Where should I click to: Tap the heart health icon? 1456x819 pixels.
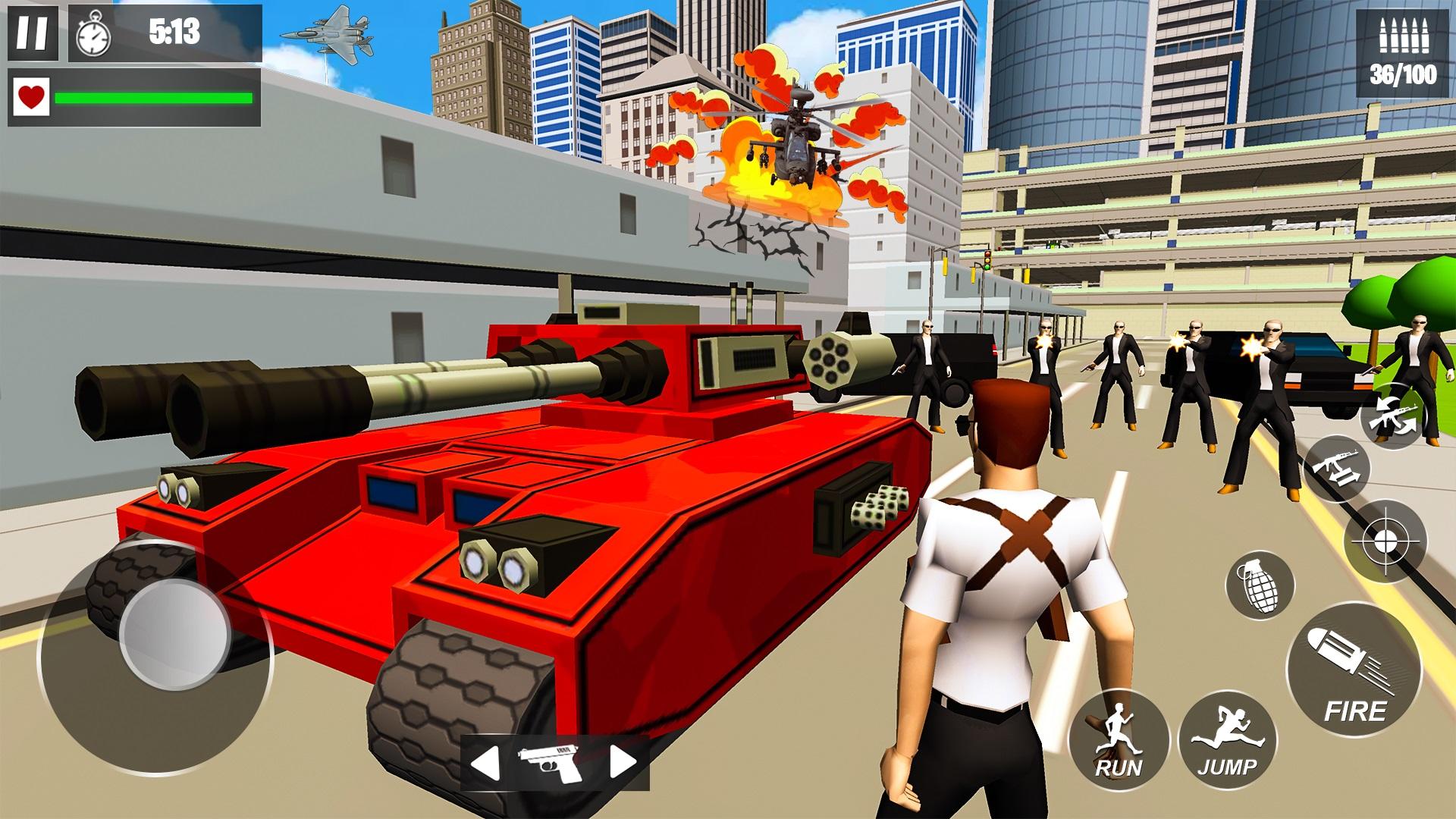32,99
